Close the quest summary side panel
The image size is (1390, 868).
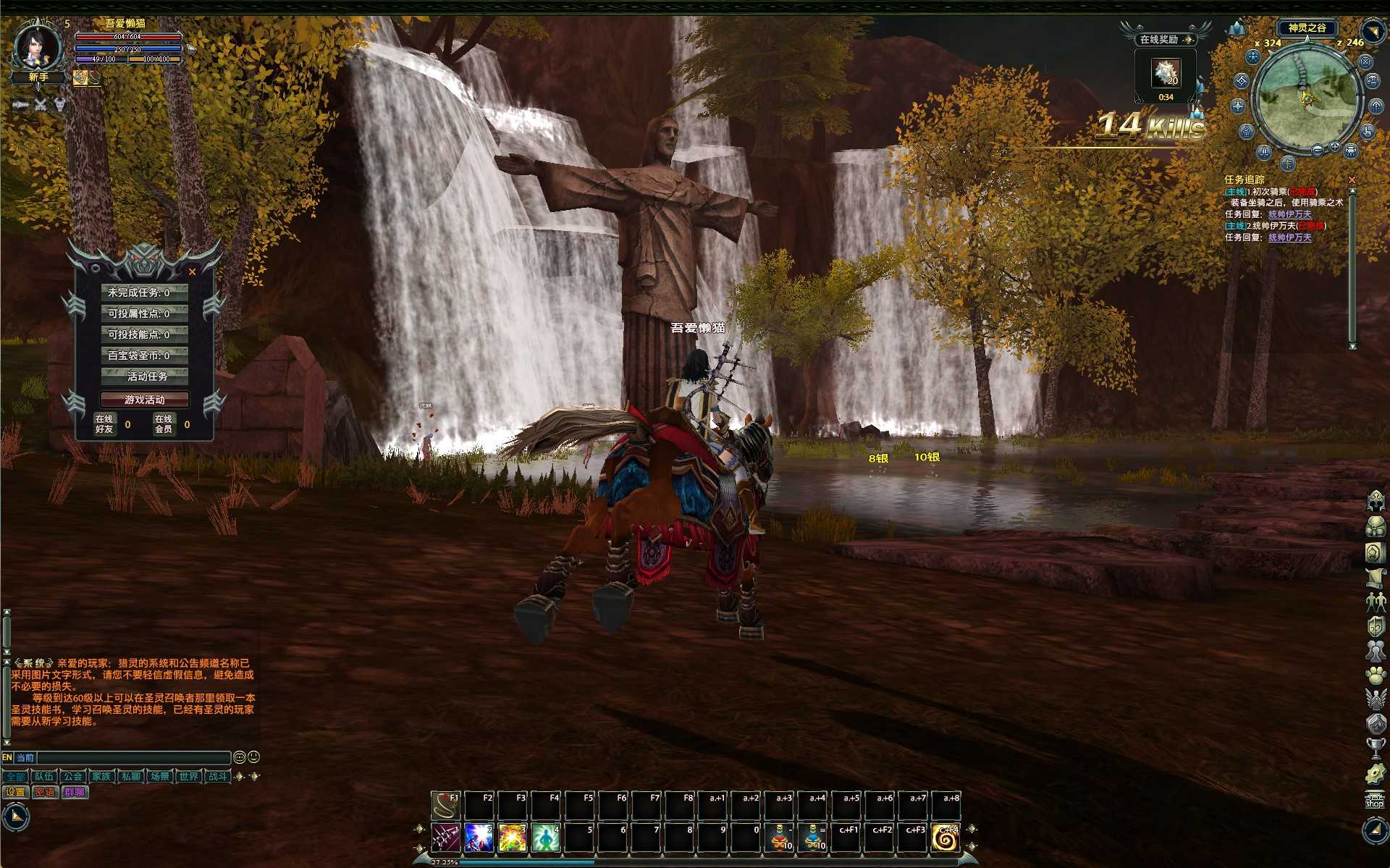coord(192,272)
